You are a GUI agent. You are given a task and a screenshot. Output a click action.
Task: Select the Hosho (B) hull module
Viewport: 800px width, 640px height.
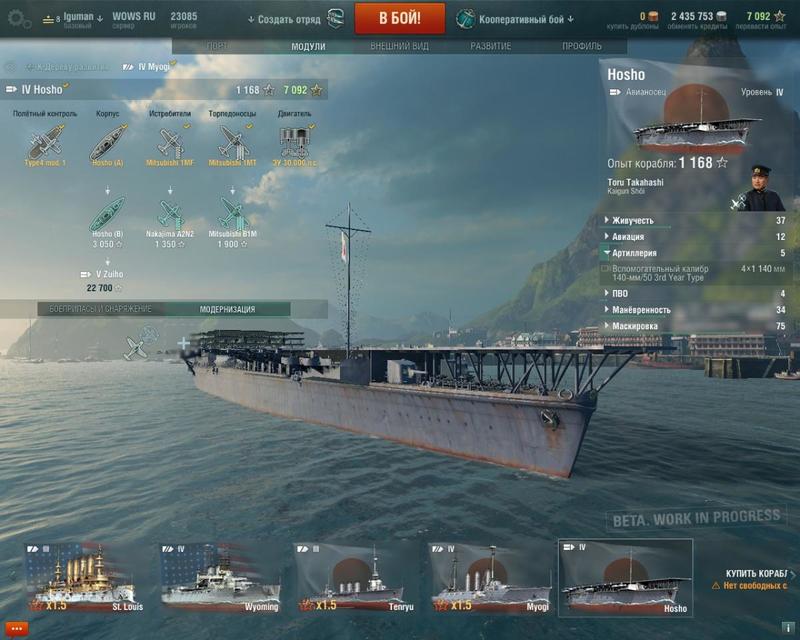(x=108, y=214)
